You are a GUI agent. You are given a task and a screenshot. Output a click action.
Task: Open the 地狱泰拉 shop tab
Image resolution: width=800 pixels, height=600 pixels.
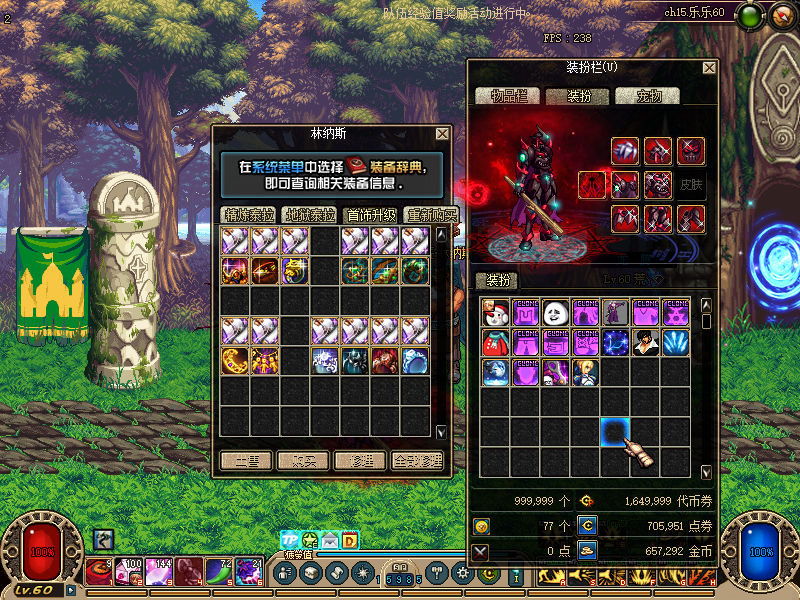coord(310,215)
